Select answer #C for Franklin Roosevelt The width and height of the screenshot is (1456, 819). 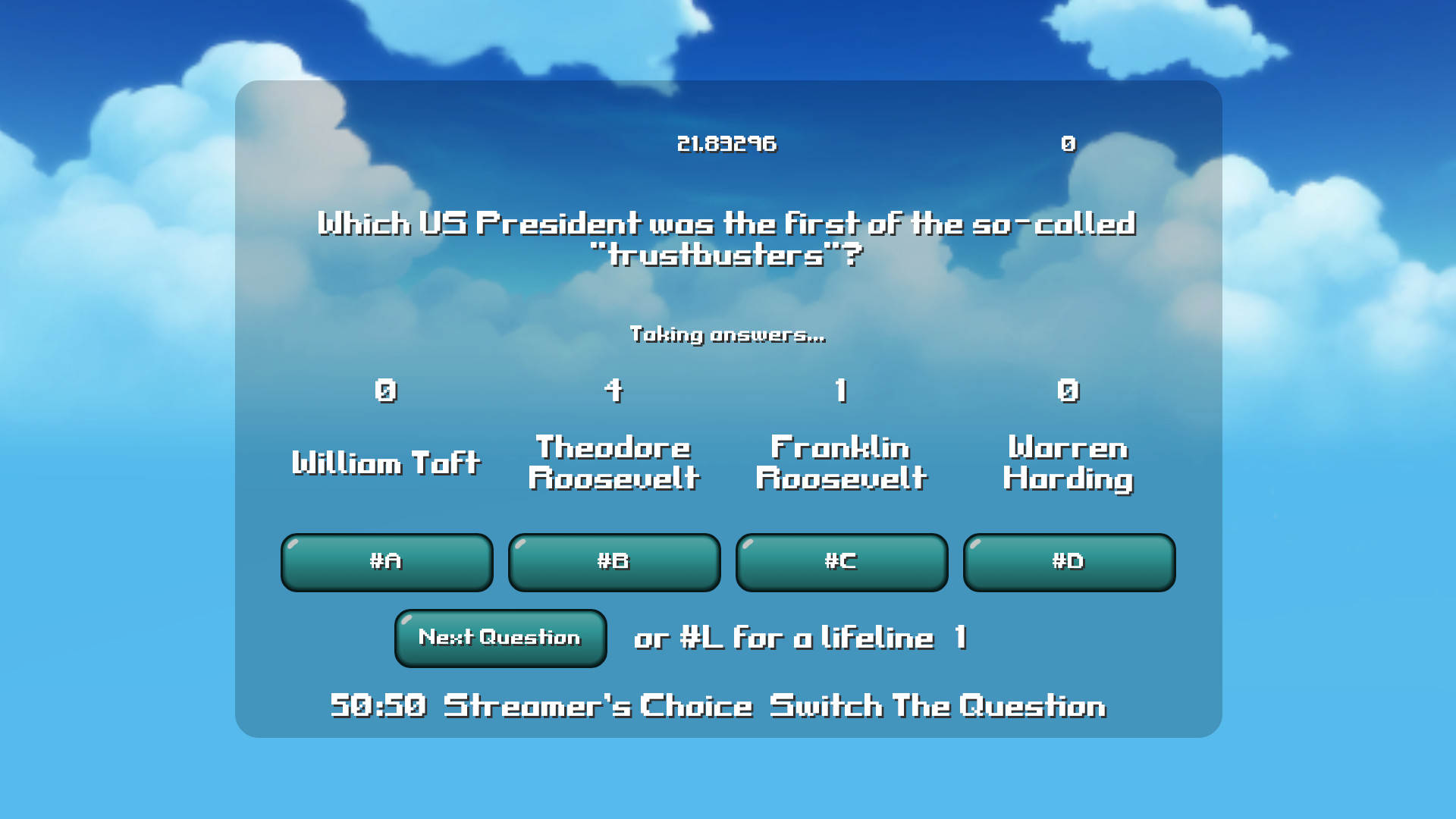click(x=841, y=562)
